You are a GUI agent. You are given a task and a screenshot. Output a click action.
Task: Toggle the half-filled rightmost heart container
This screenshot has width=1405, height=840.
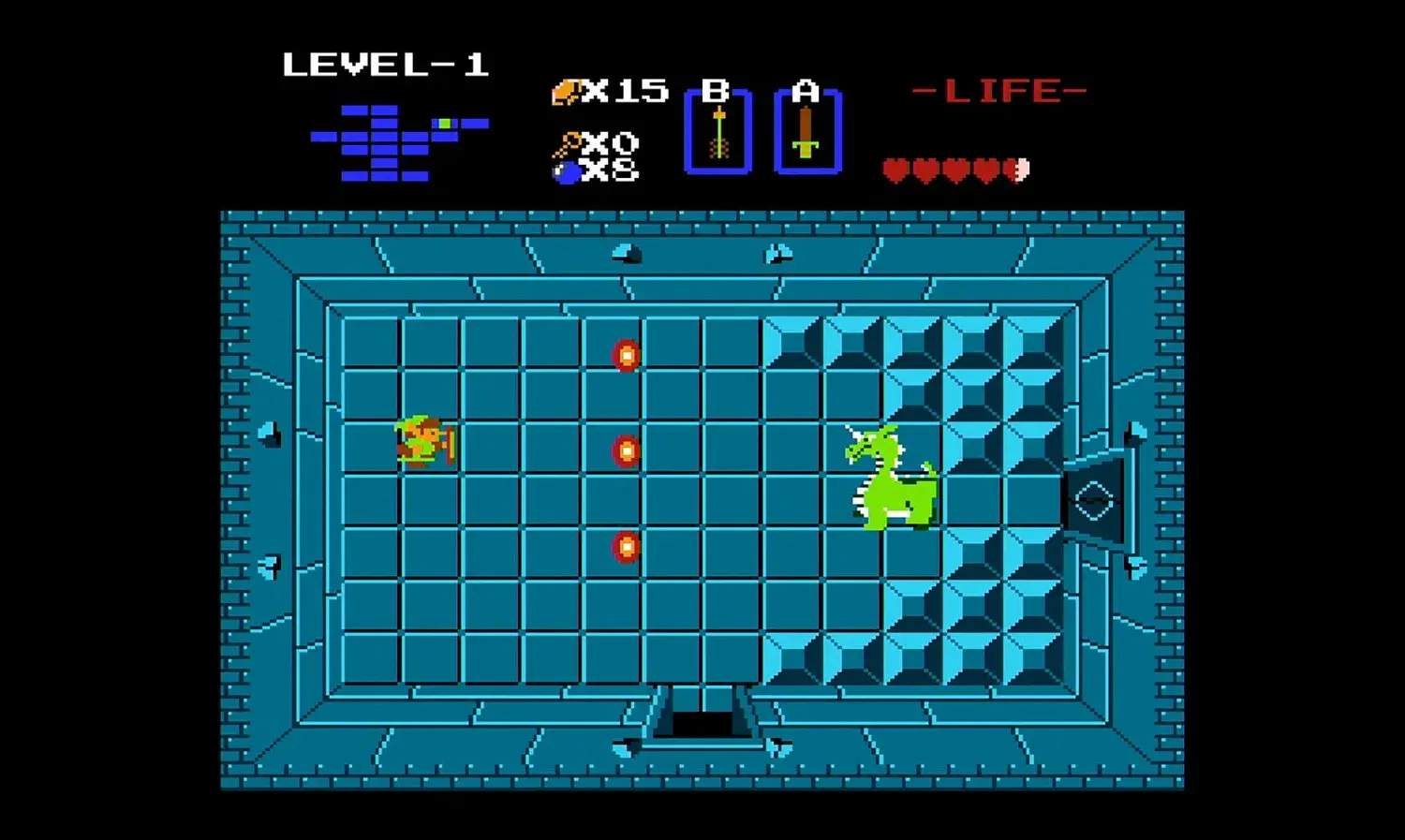[1017, 169]
